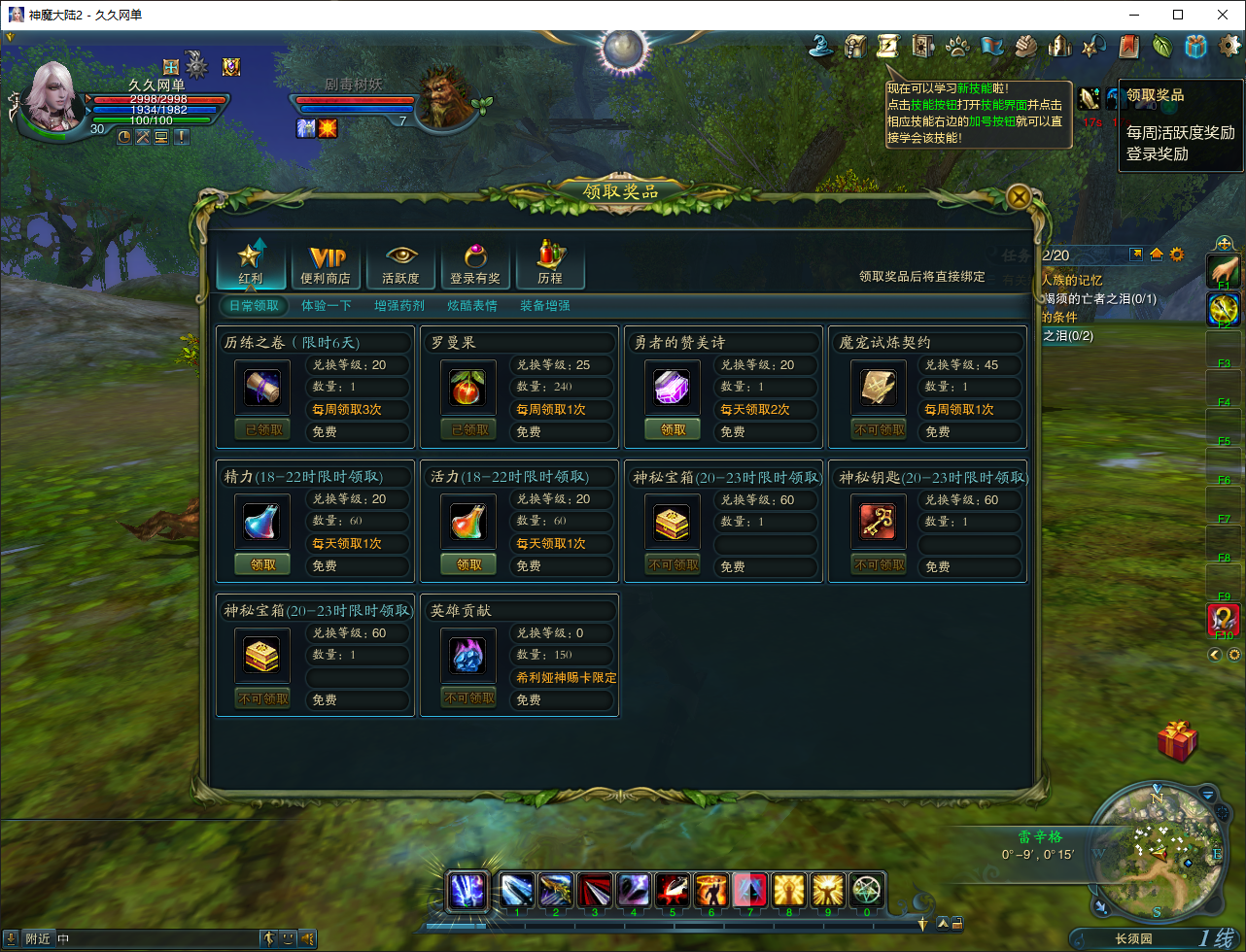Claim the 勇者的赞美诗 reward
Screen dimensions: 1246x952
pos(673,429)
